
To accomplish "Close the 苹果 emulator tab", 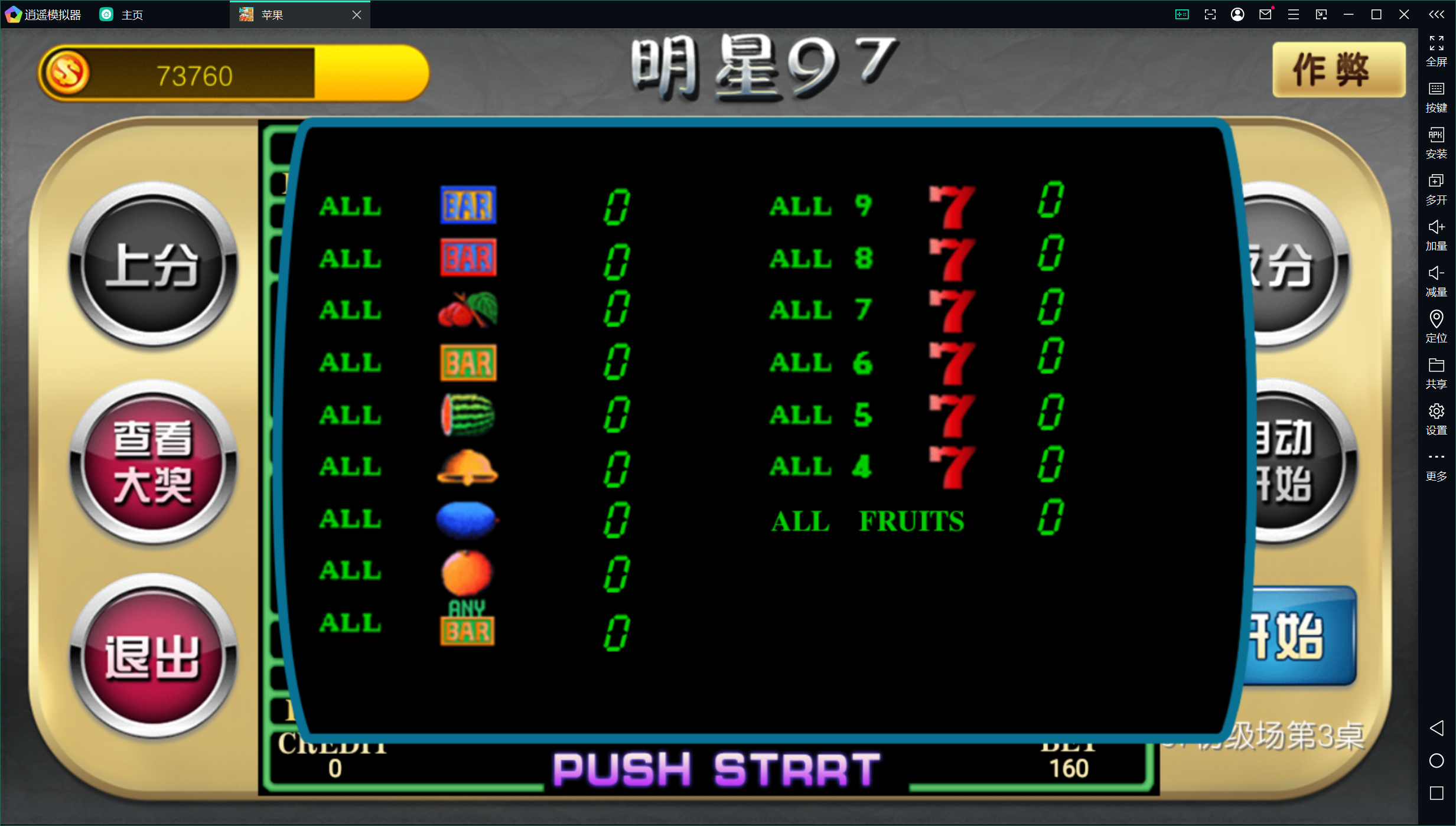I will pos(357,15).
